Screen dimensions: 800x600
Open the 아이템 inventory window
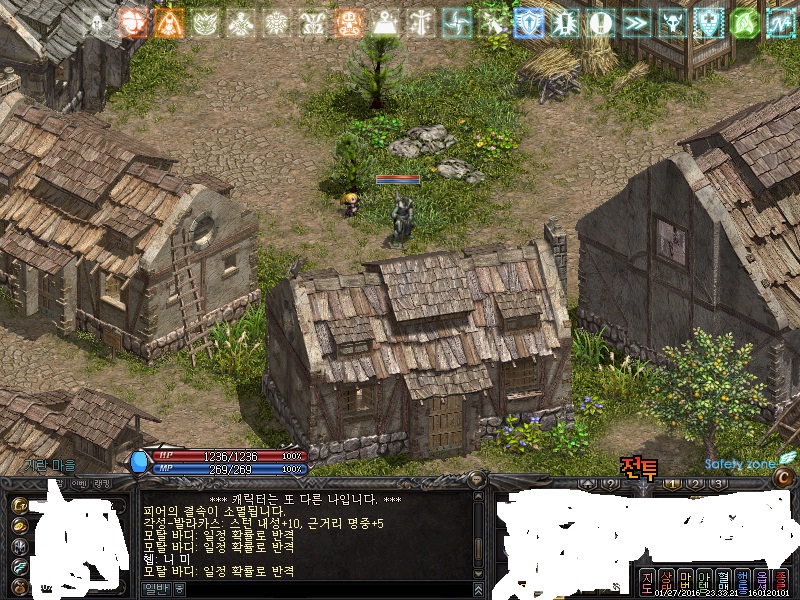coord(704,582)
